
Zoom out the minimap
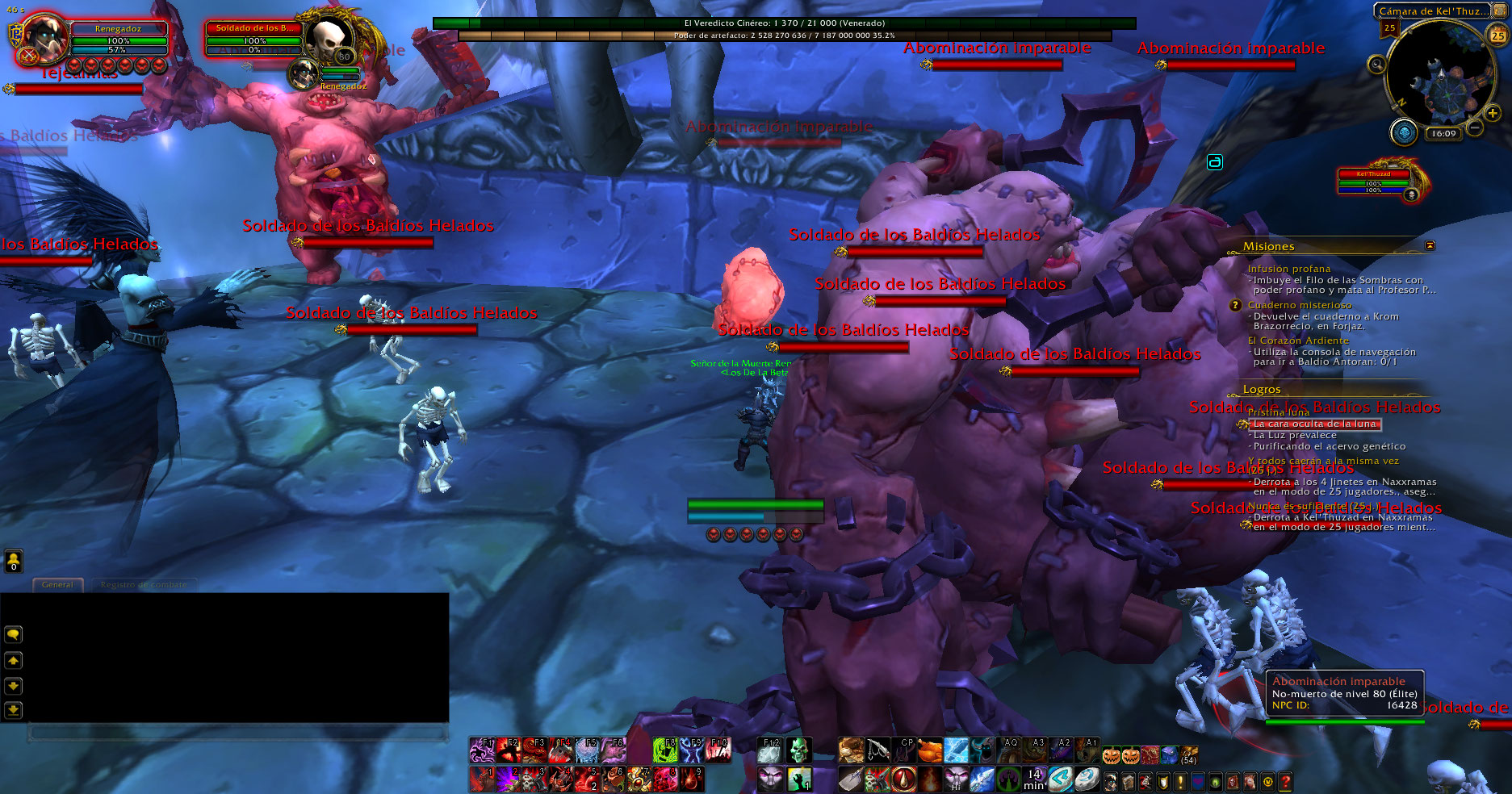(x=1475, y=127)
